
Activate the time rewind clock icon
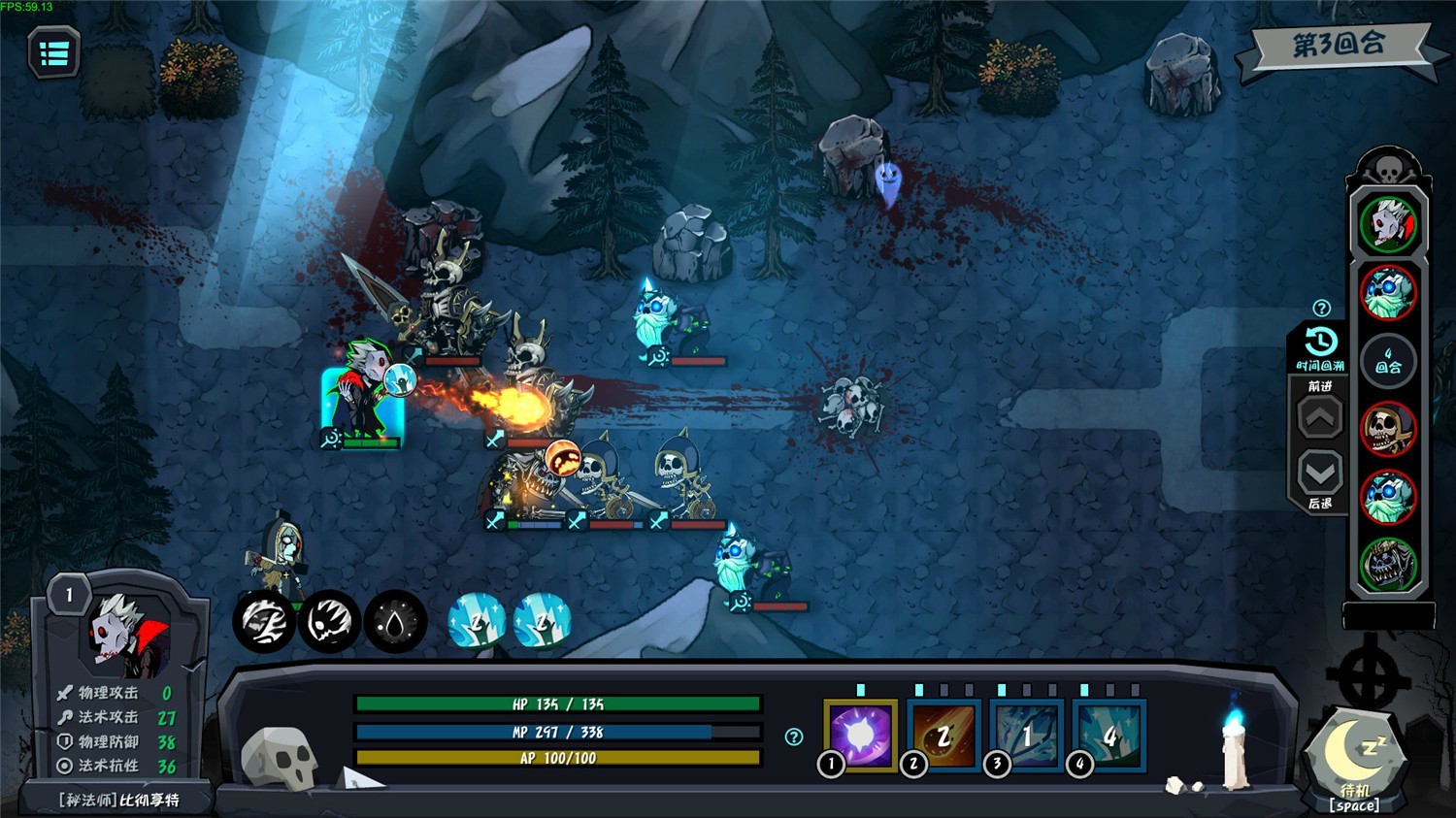pyautogui.click(x=1320, y=343)
